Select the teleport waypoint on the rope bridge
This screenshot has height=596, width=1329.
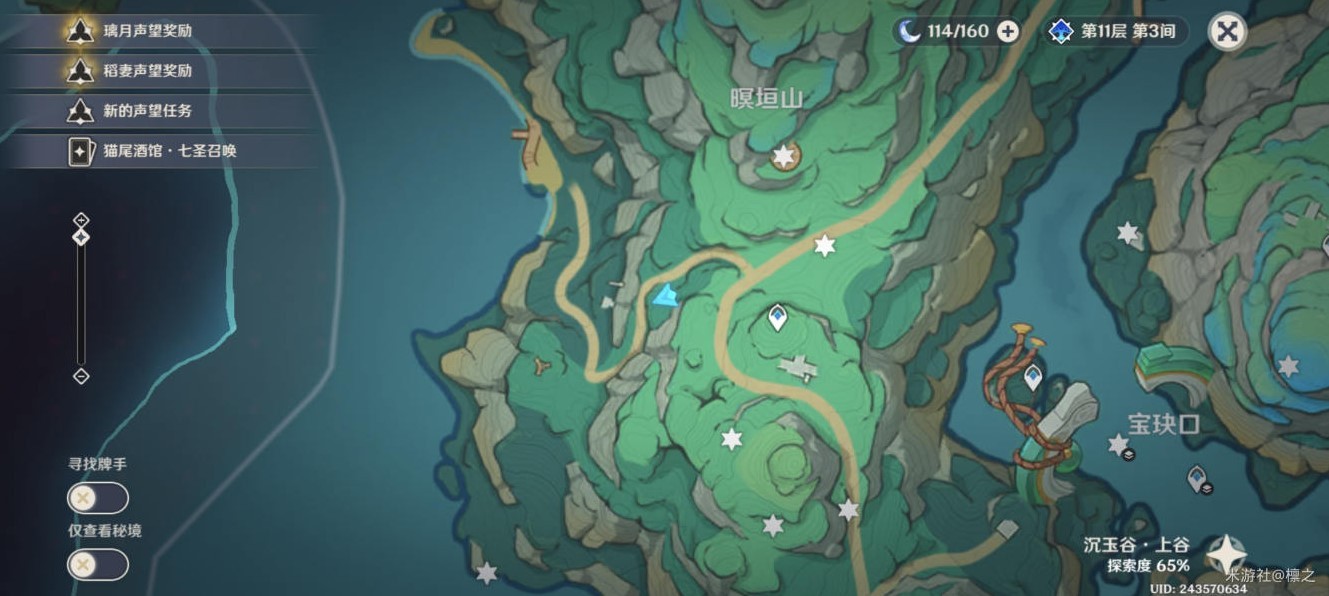pyautogui.click(x=1032, y=376)
